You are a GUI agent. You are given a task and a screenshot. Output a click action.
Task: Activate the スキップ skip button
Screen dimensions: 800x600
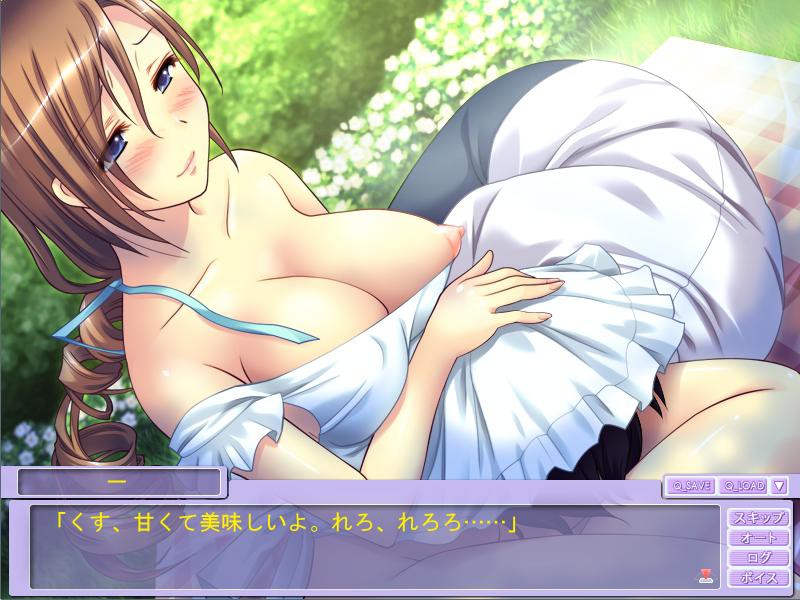pyautogui.click(x=759, y=518)
